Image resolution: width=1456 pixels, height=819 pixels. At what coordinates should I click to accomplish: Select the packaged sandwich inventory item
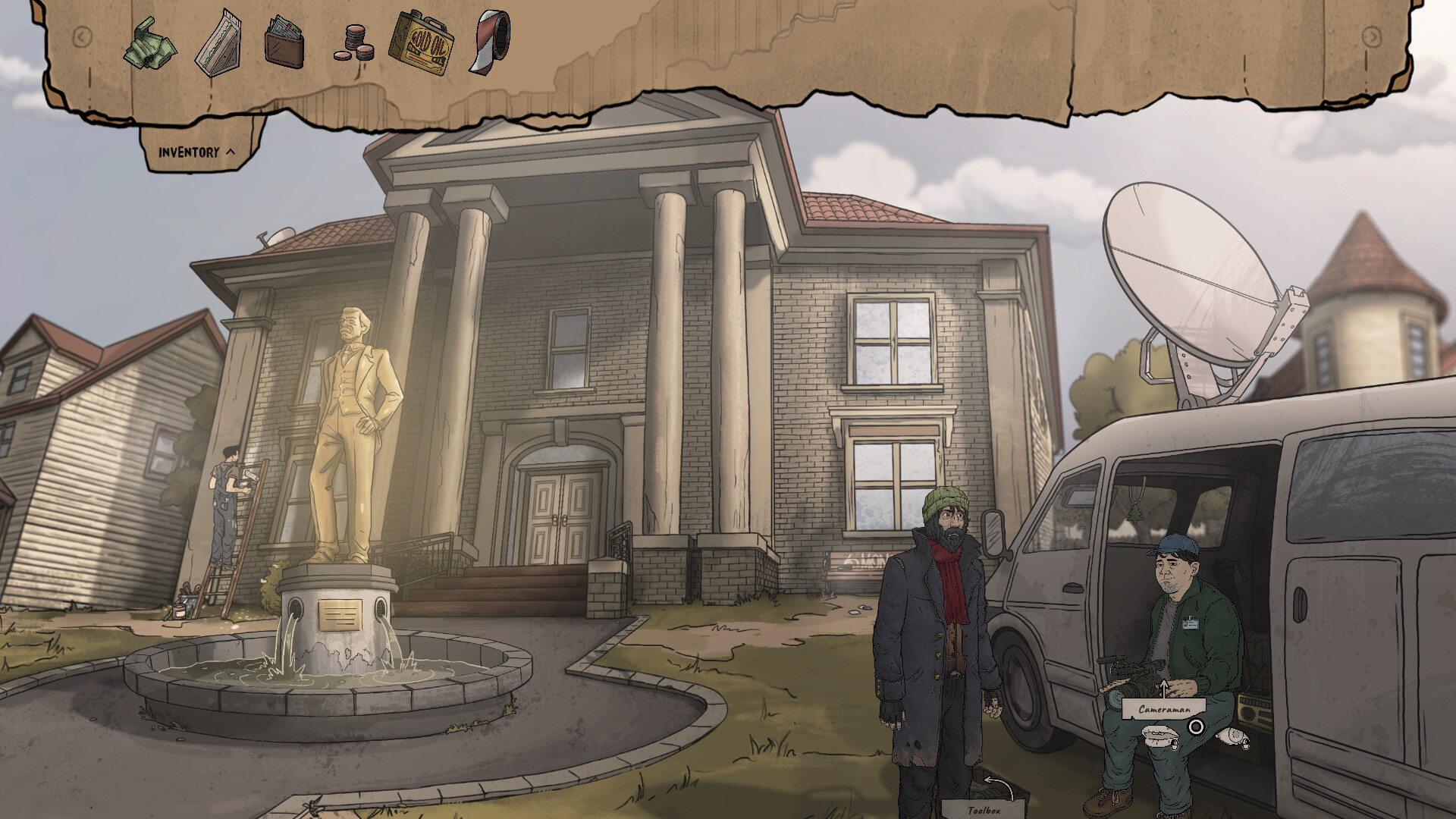point(220,42)
